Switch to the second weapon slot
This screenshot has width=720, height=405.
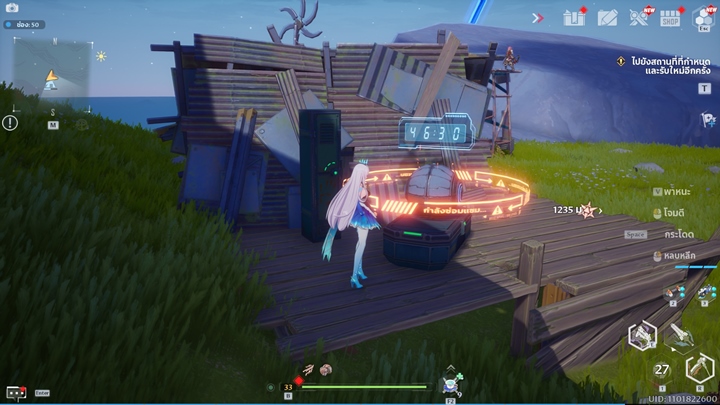coord(706,292)
